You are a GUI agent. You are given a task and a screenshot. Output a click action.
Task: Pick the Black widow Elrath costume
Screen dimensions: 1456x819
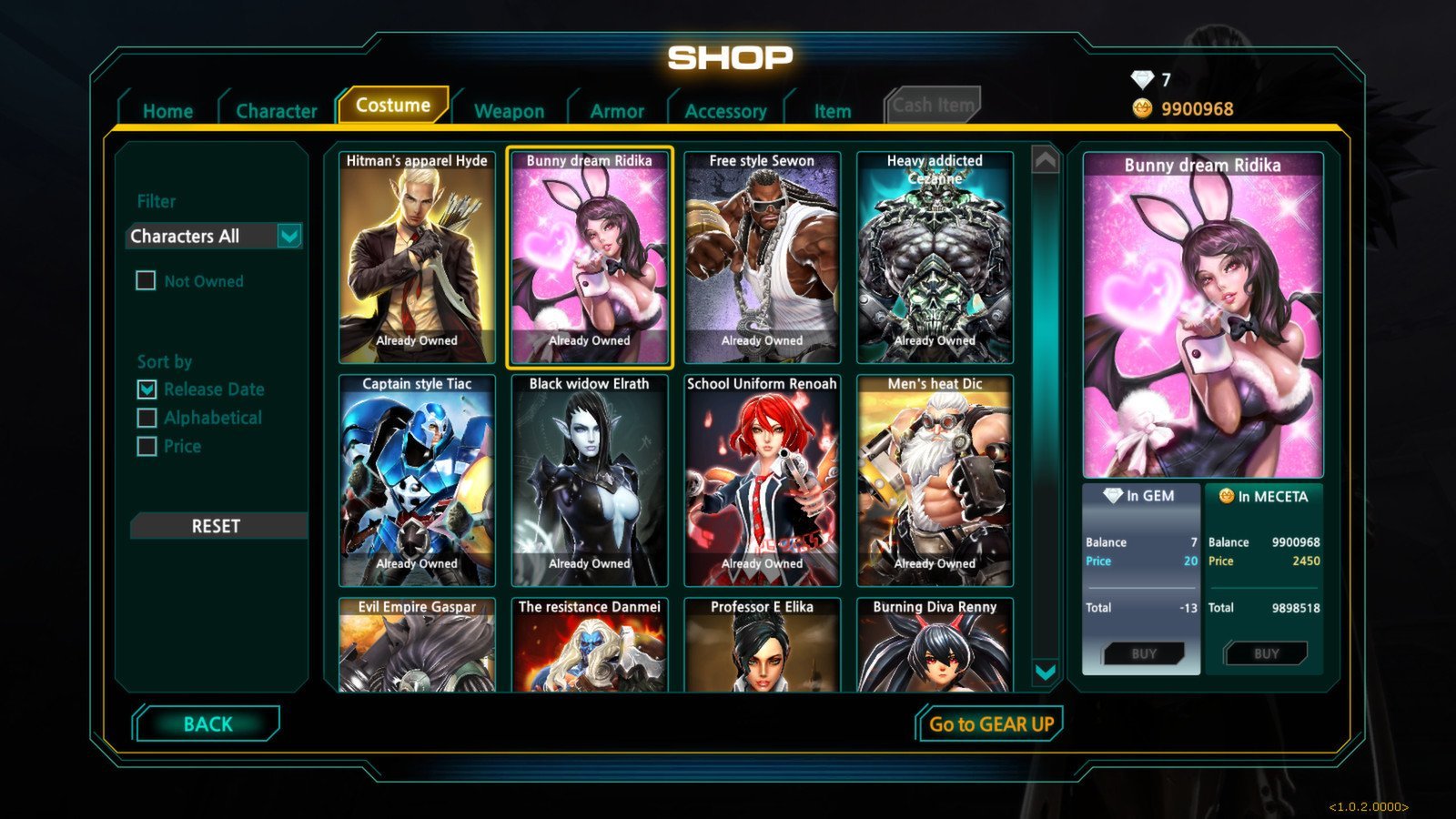tap(589, 480)
